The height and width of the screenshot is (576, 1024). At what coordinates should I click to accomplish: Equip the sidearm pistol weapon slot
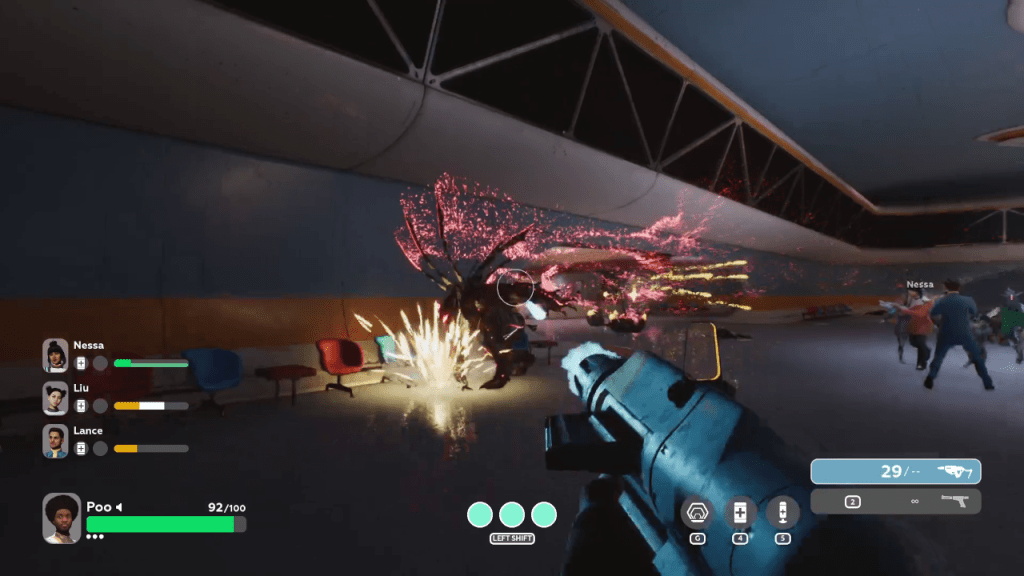[x=895, y=501]
